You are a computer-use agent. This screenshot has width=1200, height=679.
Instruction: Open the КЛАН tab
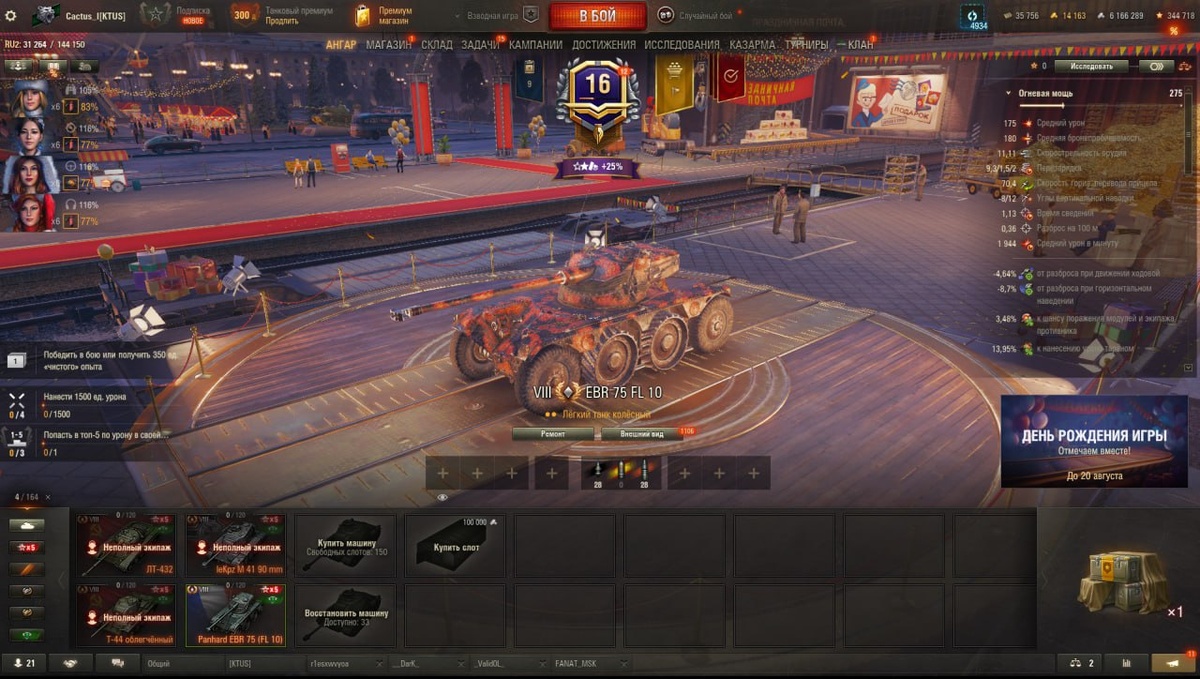[860, 45]
